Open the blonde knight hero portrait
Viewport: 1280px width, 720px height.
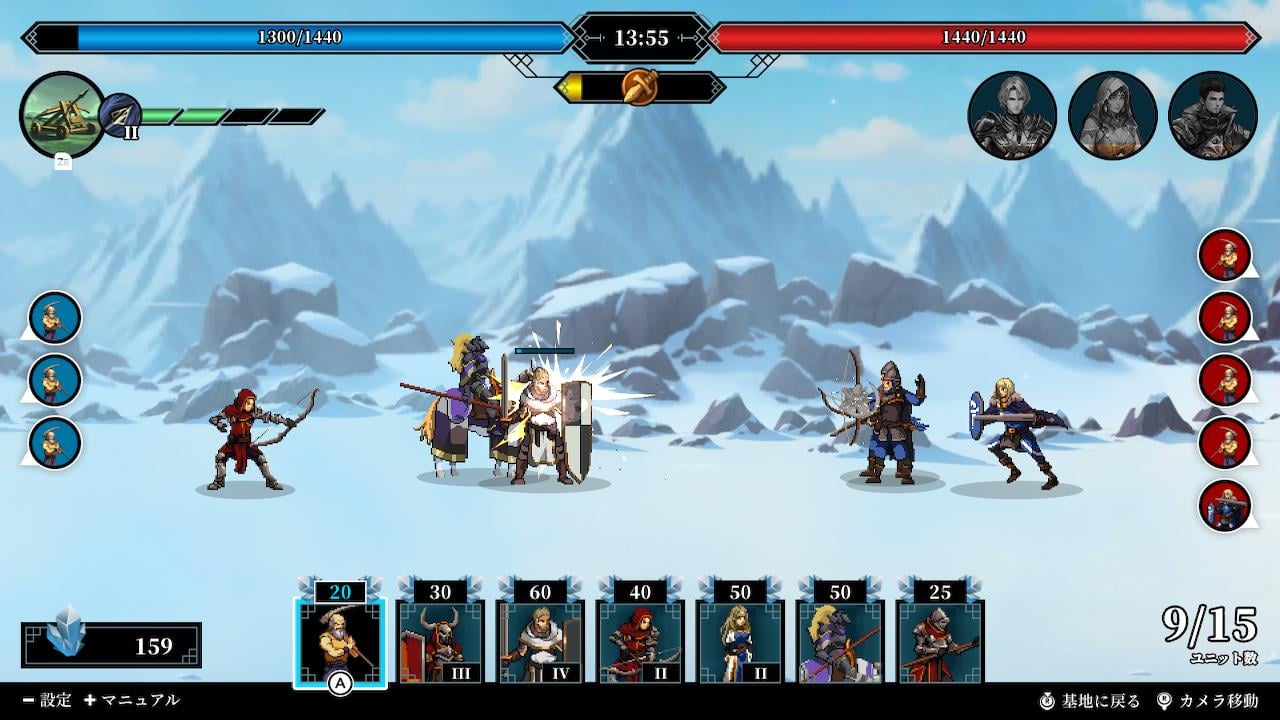pyautogui.click(x=1013, y=114)
